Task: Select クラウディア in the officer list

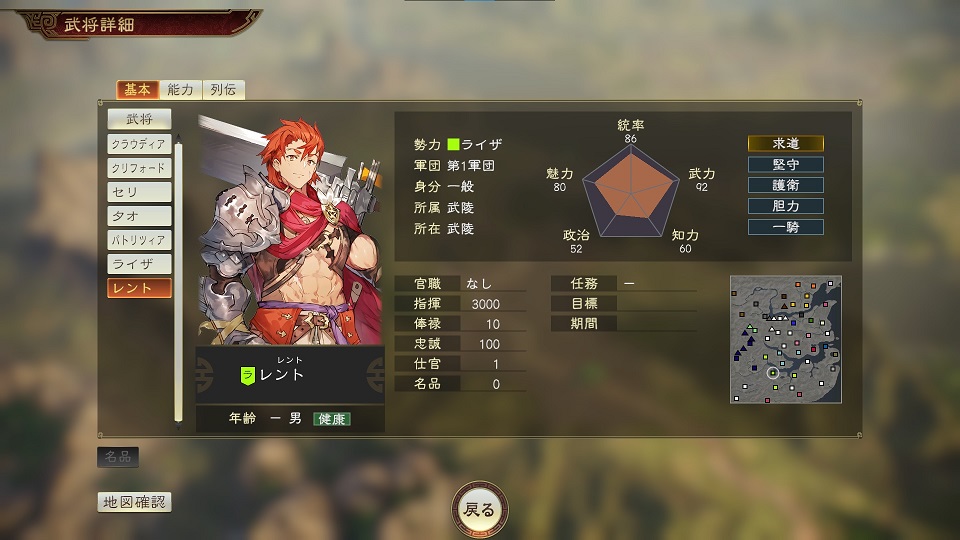Action: tap(139, 144)
